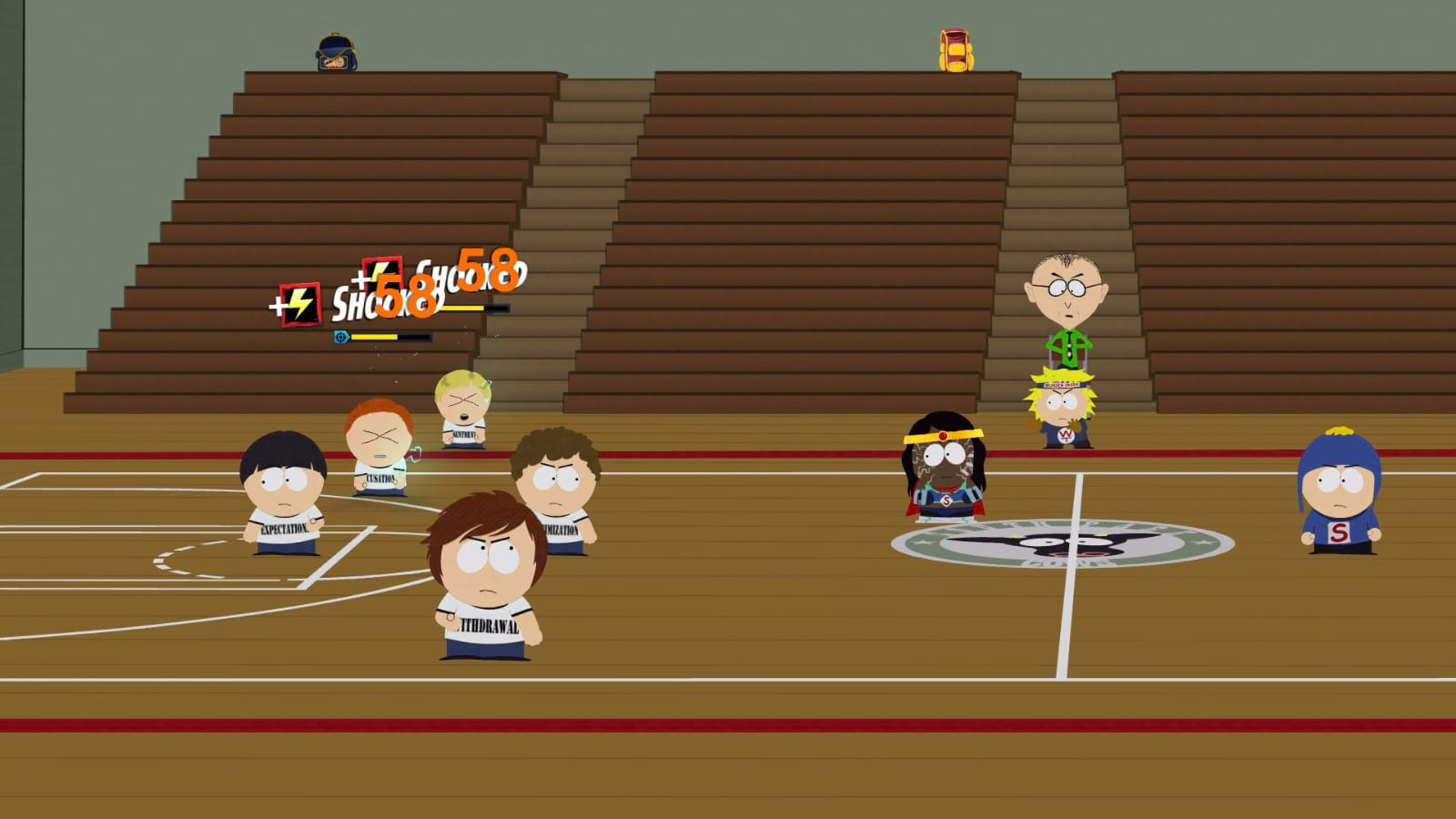The image size is (1456, 819).
Task: Click the red lightning Shocked status icon
Action: (300, 303)
